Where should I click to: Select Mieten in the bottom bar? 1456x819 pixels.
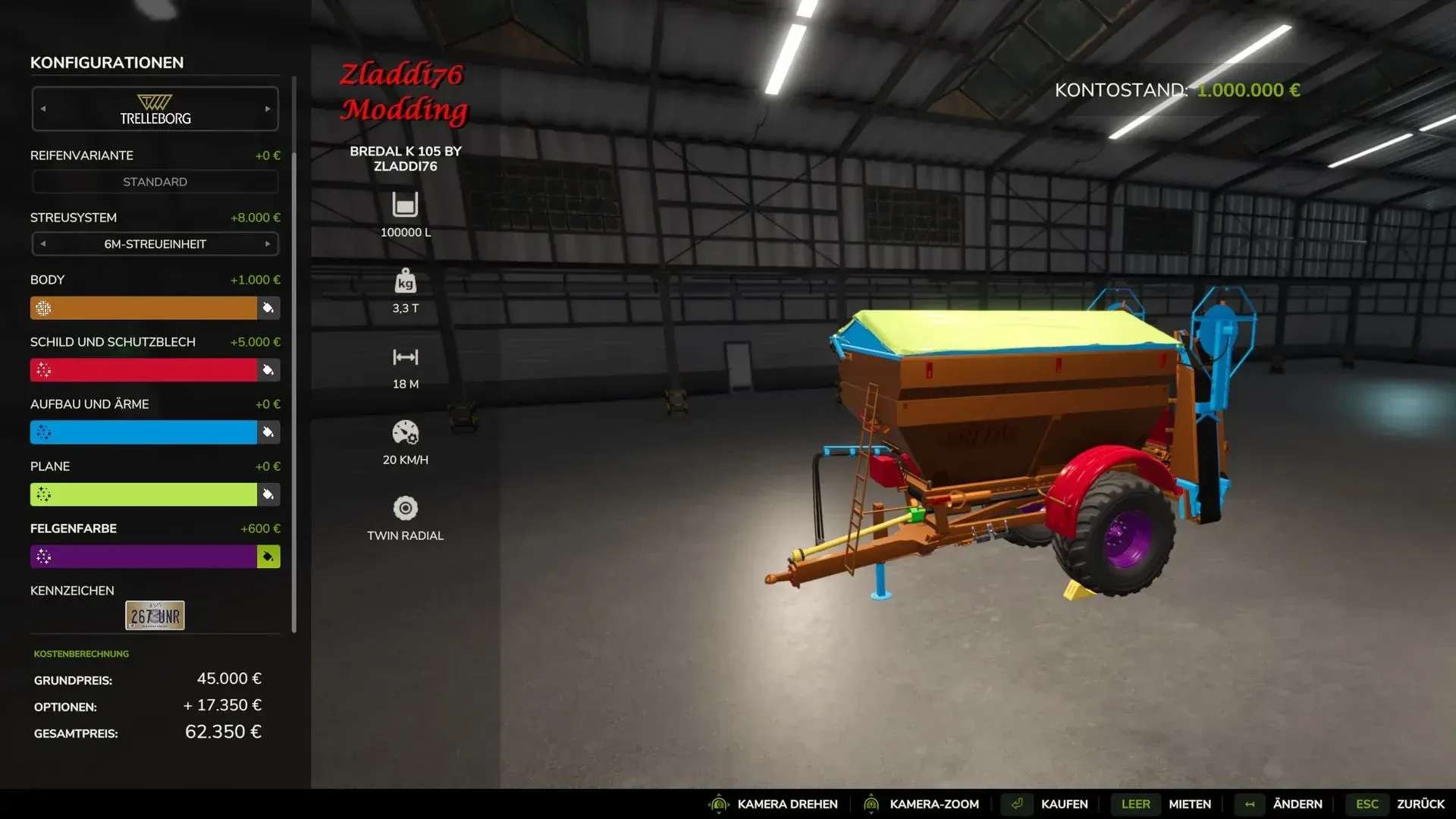coord(1189,804)
